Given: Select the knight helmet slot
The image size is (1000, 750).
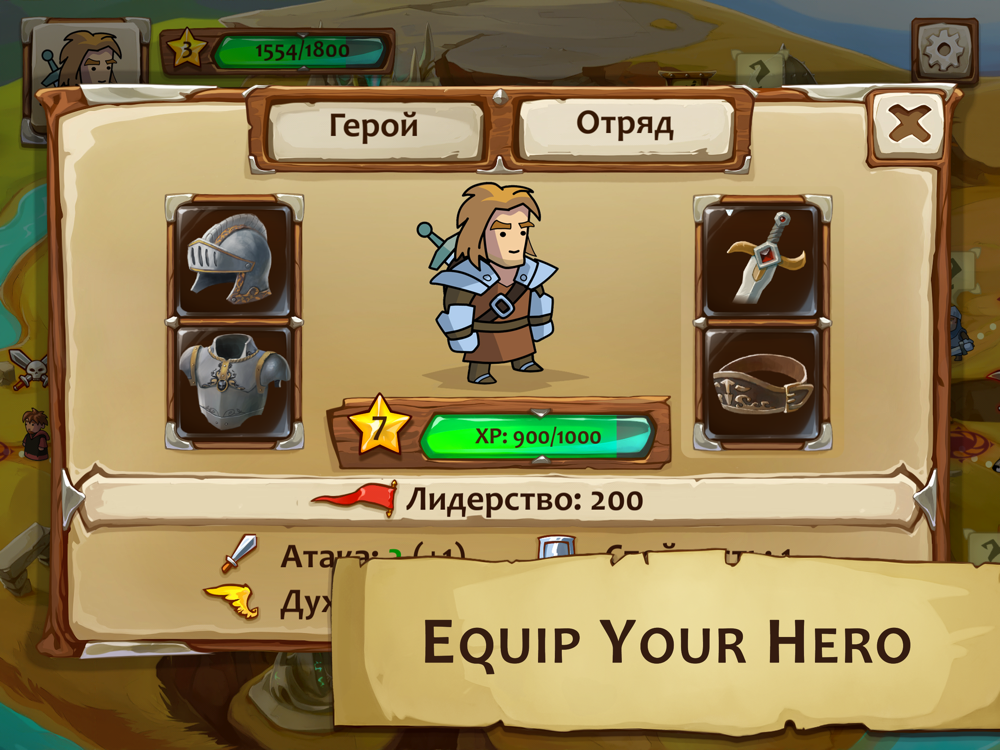Looking at the screenshot, I should pyautogui.click(x=234, y=258).
